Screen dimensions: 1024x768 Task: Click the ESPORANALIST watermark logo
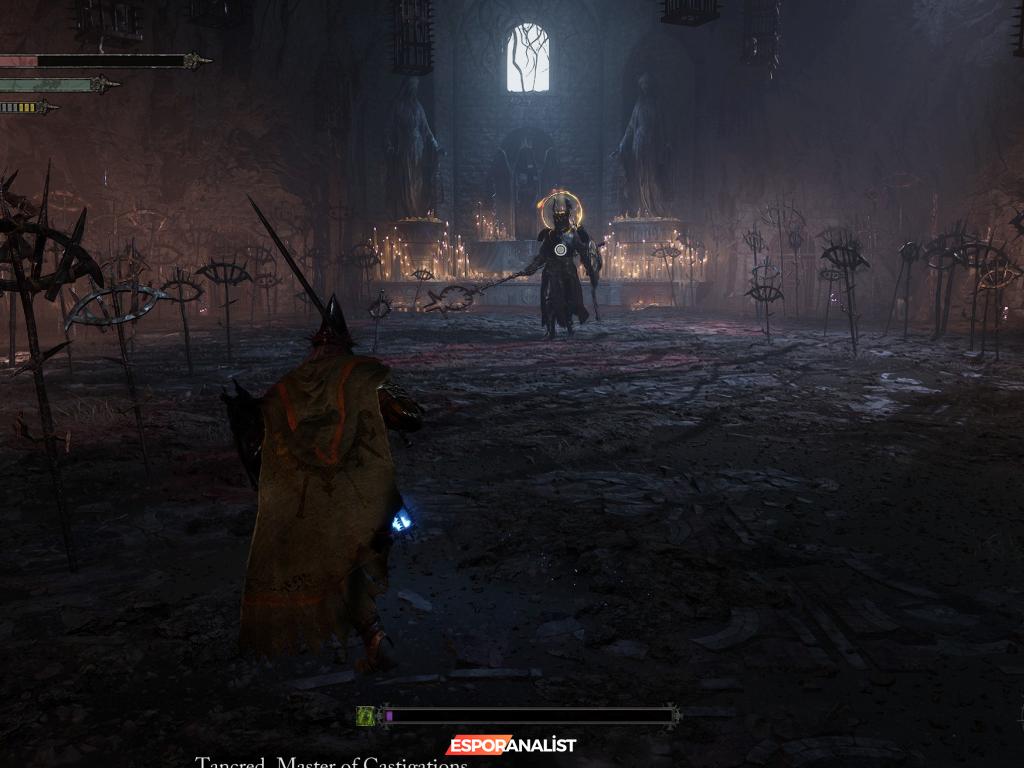[x=511, y=745]
